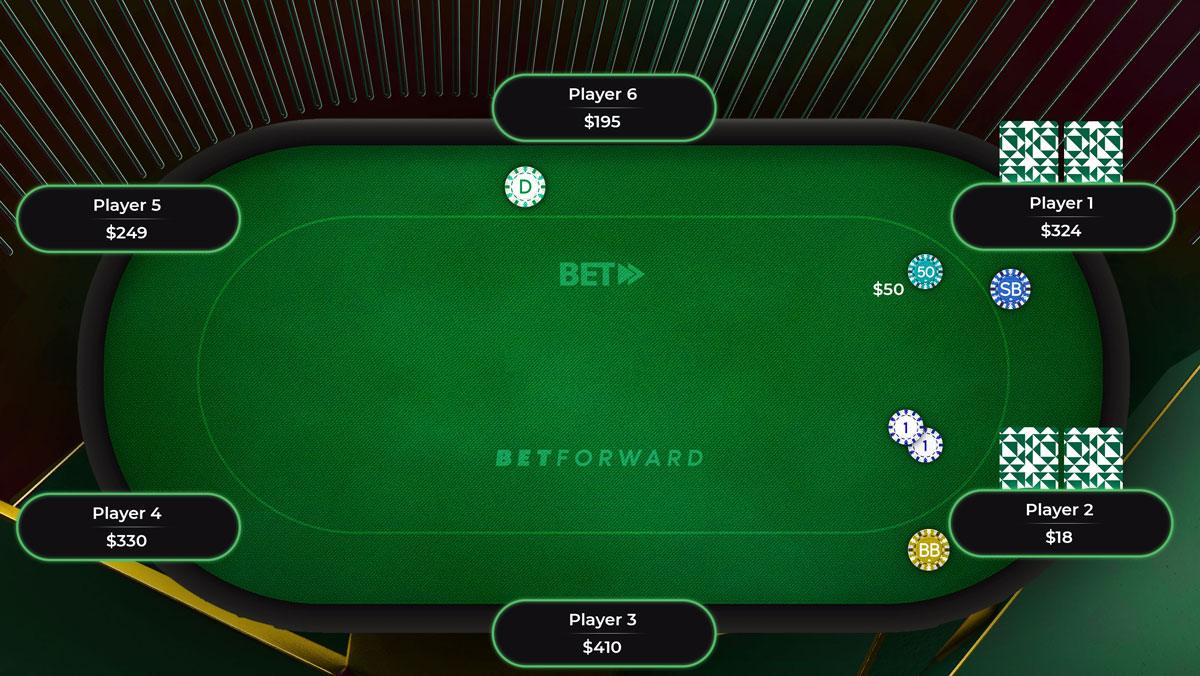Screen dimensions: 1200x676
Task: Open the Player 2 seat panel
Action: pos(1060,523)
